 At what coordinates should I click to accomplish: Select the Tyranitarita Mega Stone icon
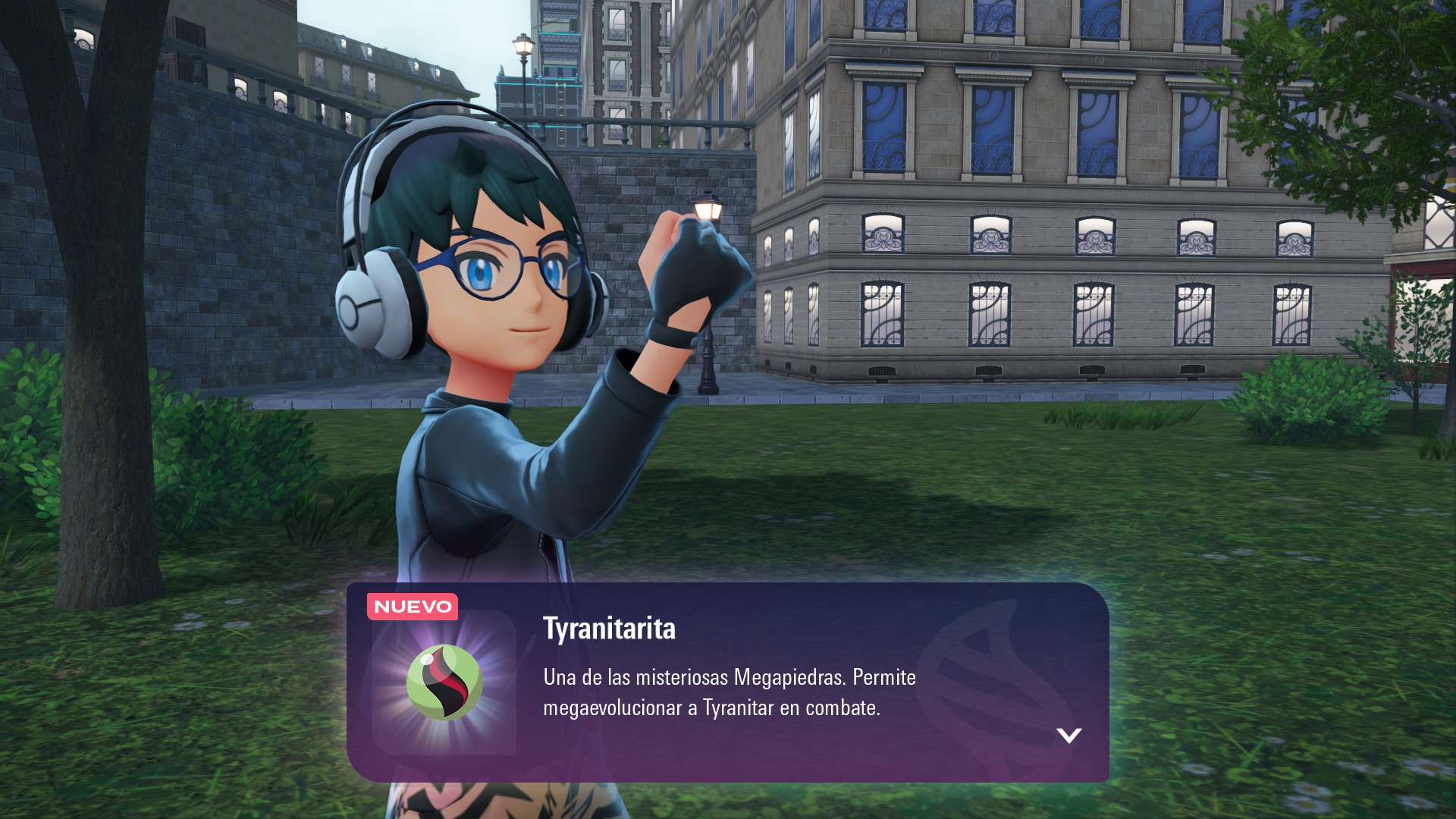pos(444,682)
